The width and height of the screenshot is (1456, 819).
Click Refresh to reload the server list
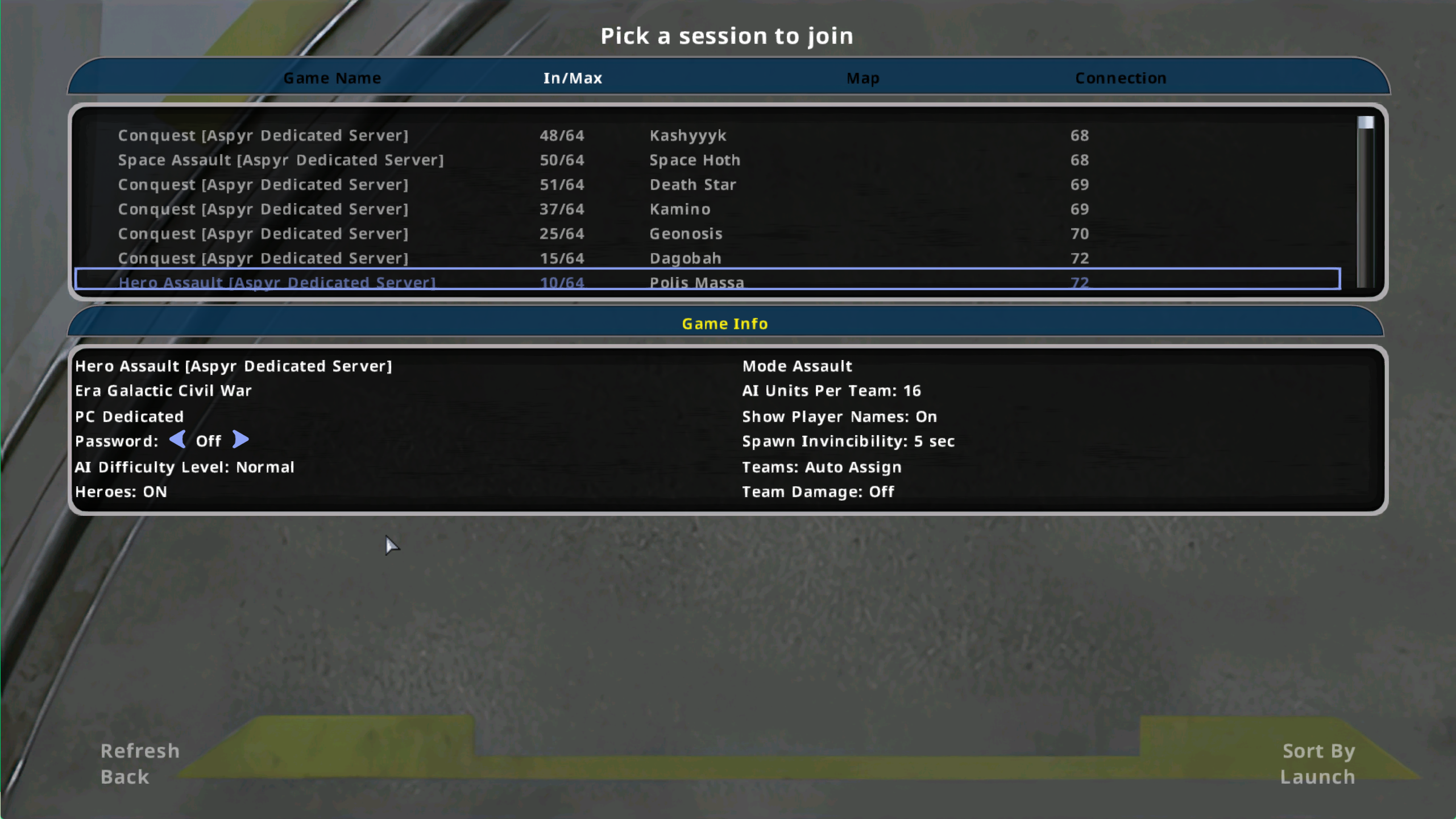pyautogui.click(x=140, y=751)
